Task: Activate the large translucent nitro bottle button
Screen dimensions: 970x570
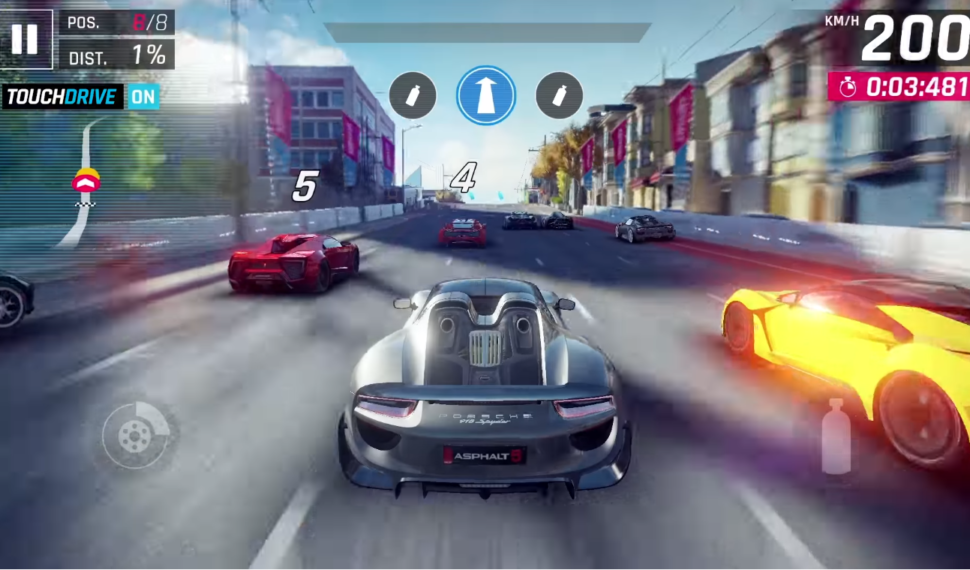Action: (x=835, y=437)
